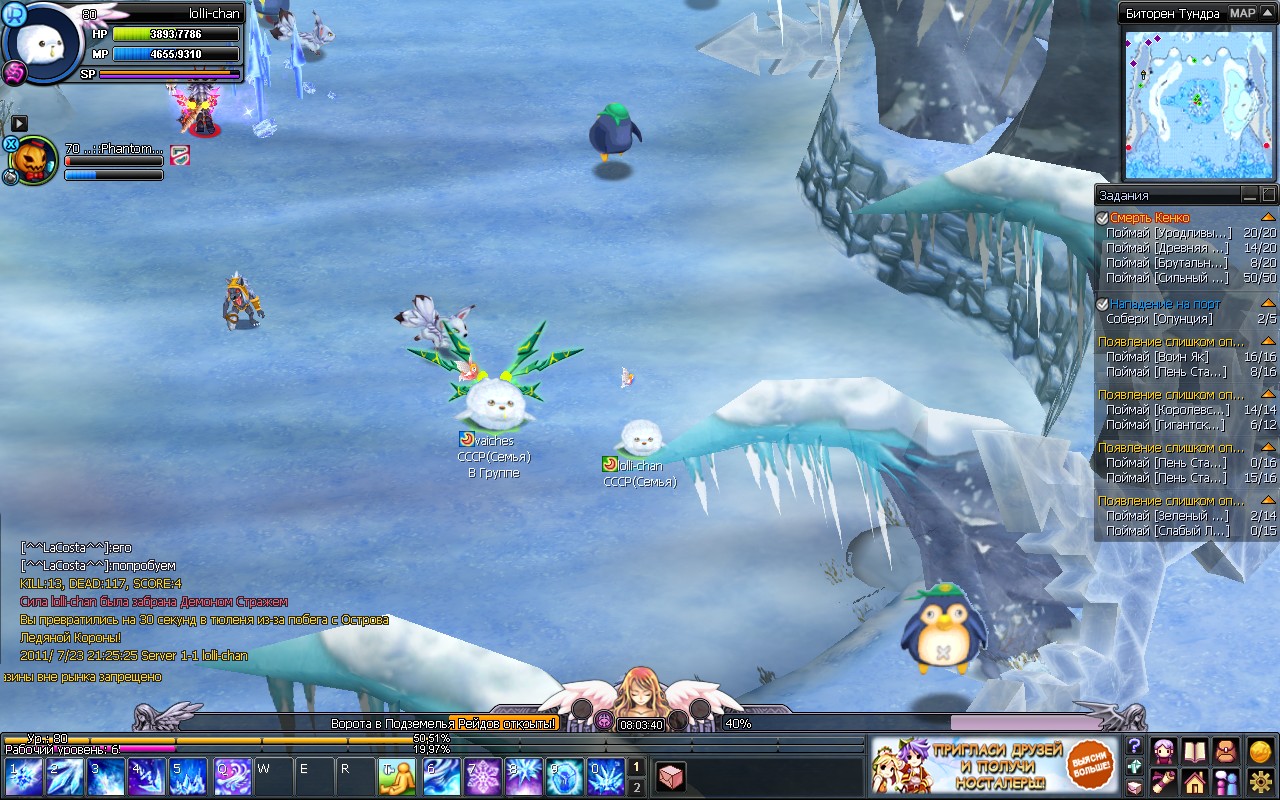
Task: Click the invite friends promo banner
Action: coord(993,767)
